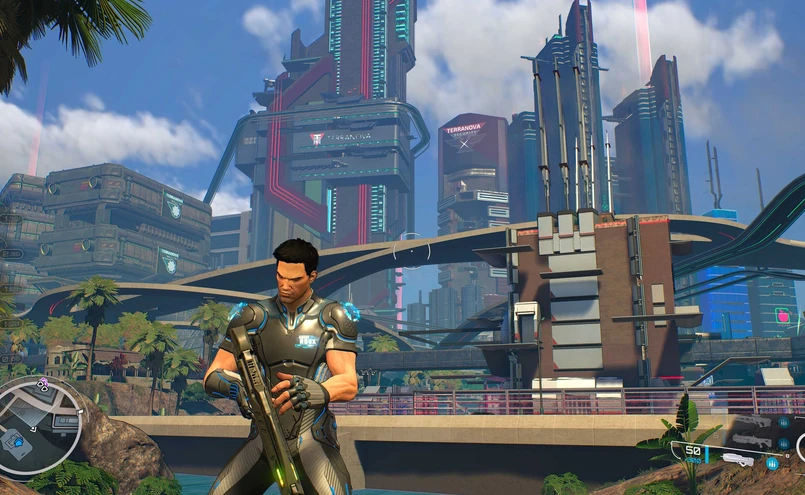Screen dimensions: 805x495
Task: Open the circular minimap
Action: click(x=38, y=423)
